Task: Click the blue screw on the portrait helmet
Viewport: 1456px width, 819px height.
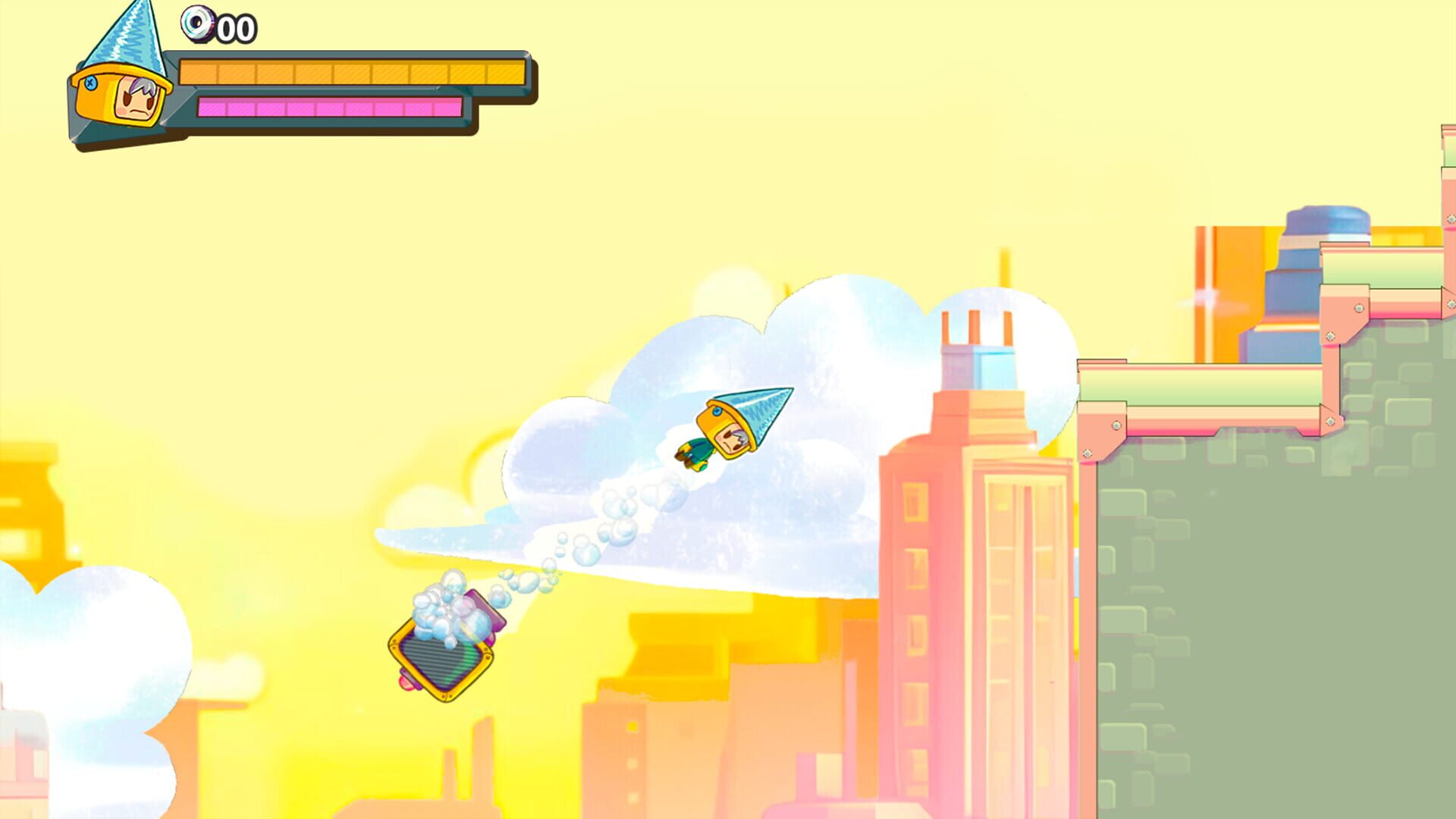Action: click(92, 83)
